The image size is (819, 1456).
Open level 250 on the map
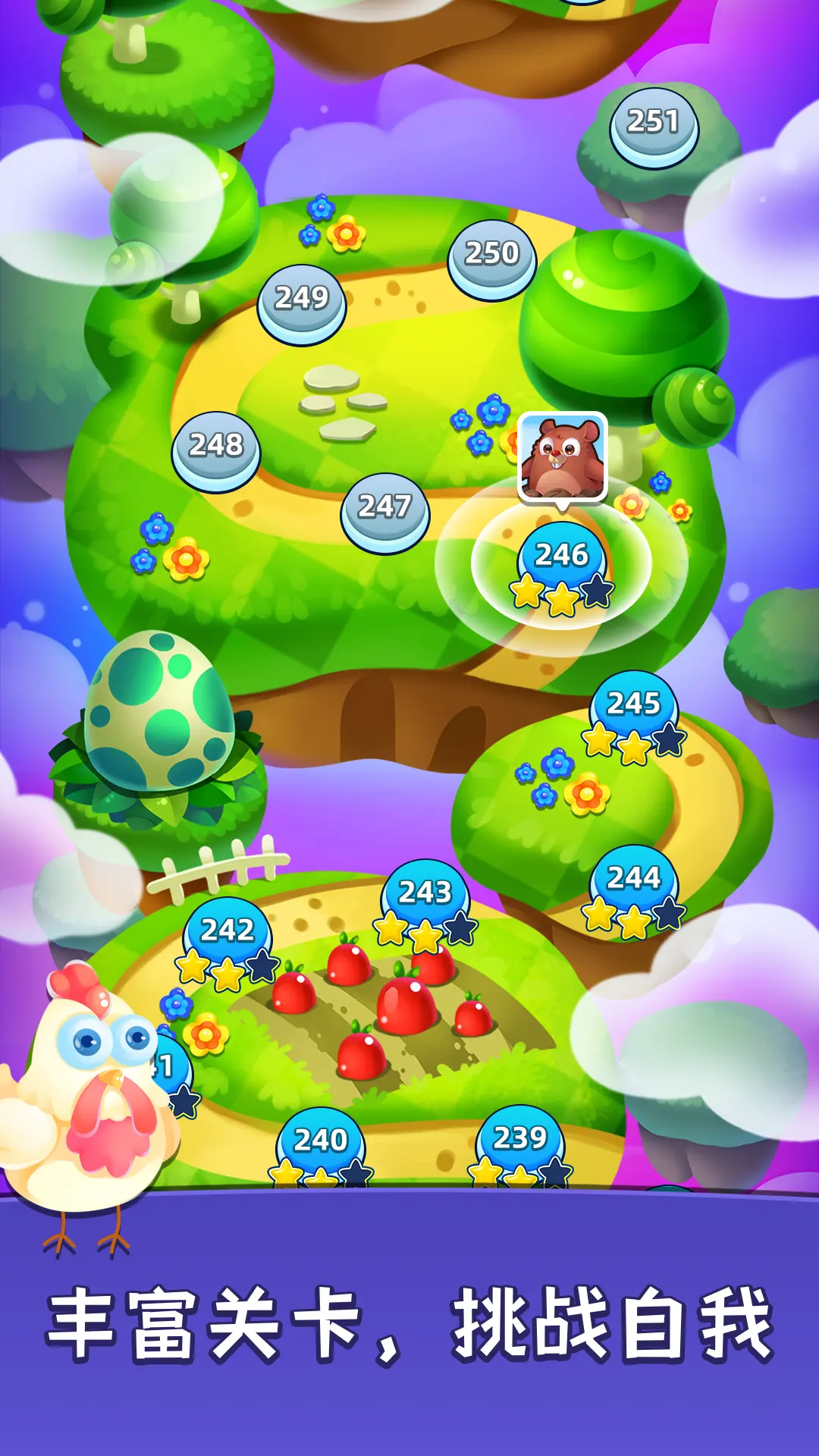pos(492,256)
